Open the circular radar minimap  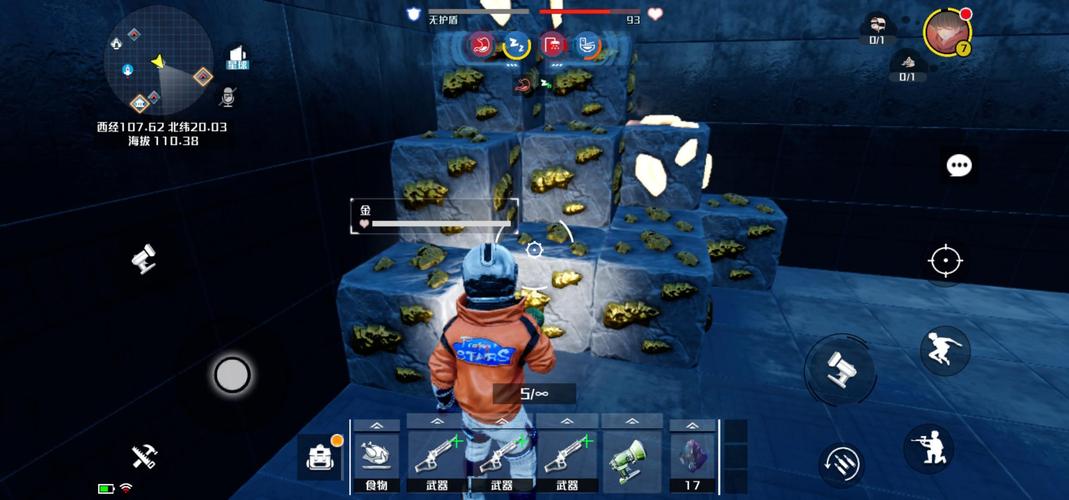[158, 62]
